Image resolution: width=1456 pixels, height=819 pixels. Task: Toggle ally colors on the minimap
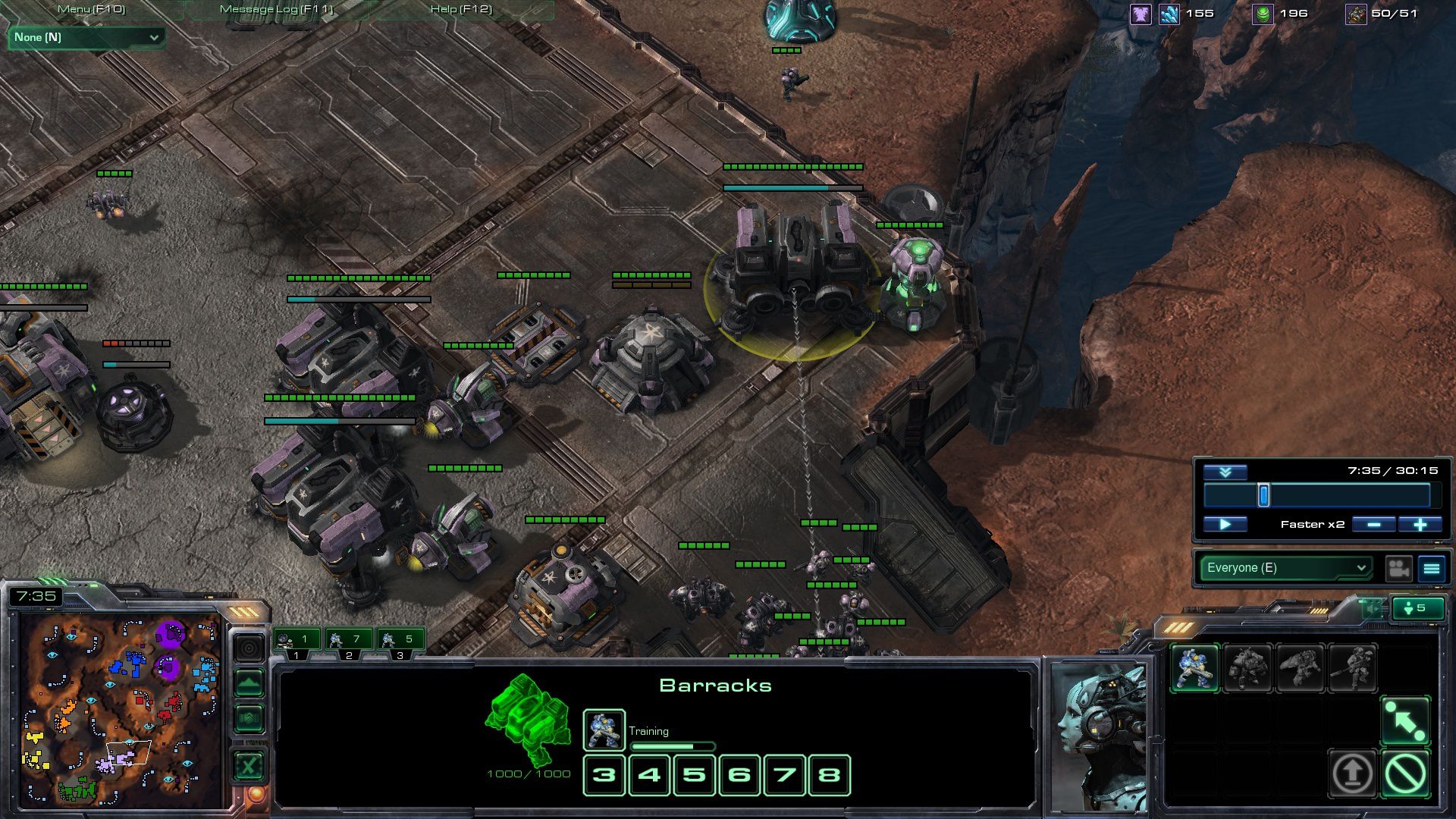(249, 717)
